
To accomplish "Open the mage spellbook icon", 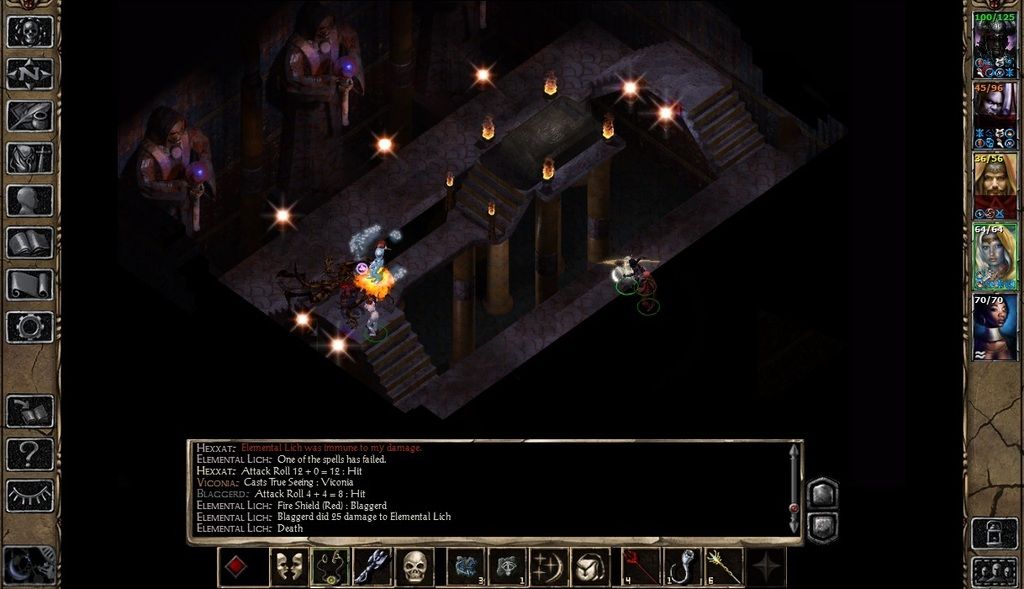I will coord(30,242).
